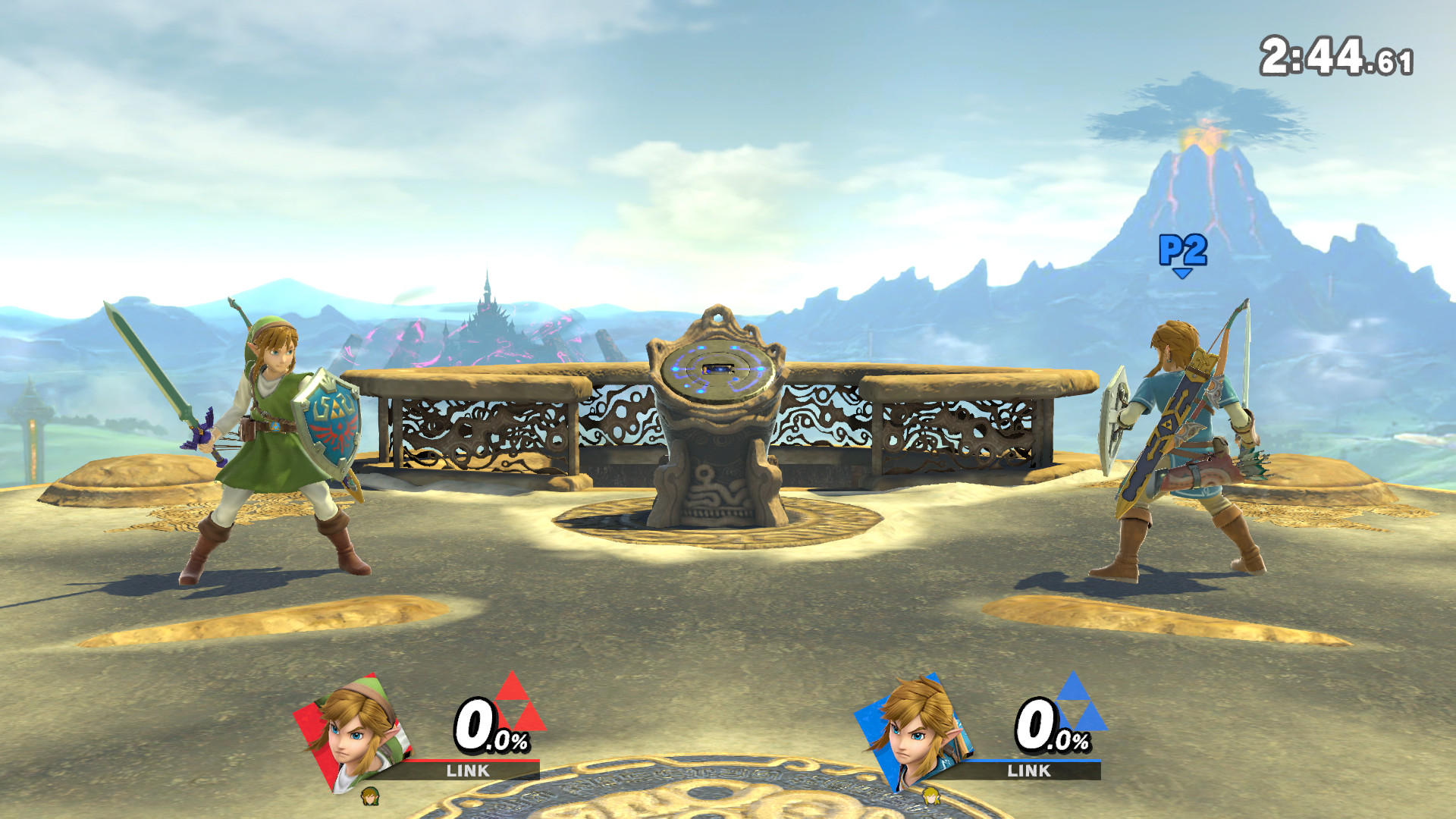Click the stone pedestal in the stage center

point(717,470)
